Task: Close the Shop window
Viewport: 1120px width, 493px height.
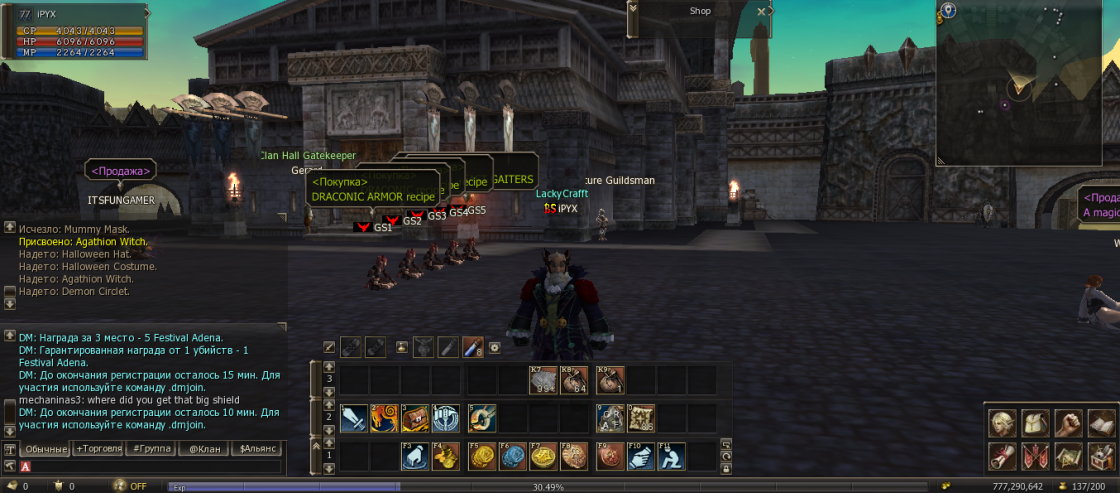Action: [762, 11]
